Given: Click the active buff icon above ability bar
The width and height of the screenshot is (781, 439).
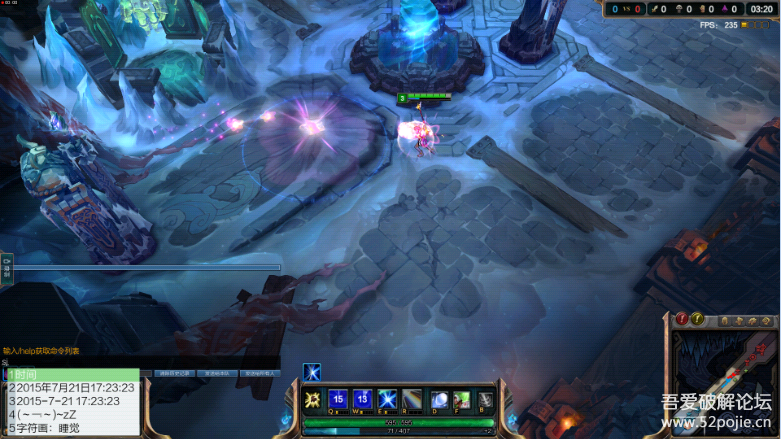Looking at the screenshot, I should 312,372.
